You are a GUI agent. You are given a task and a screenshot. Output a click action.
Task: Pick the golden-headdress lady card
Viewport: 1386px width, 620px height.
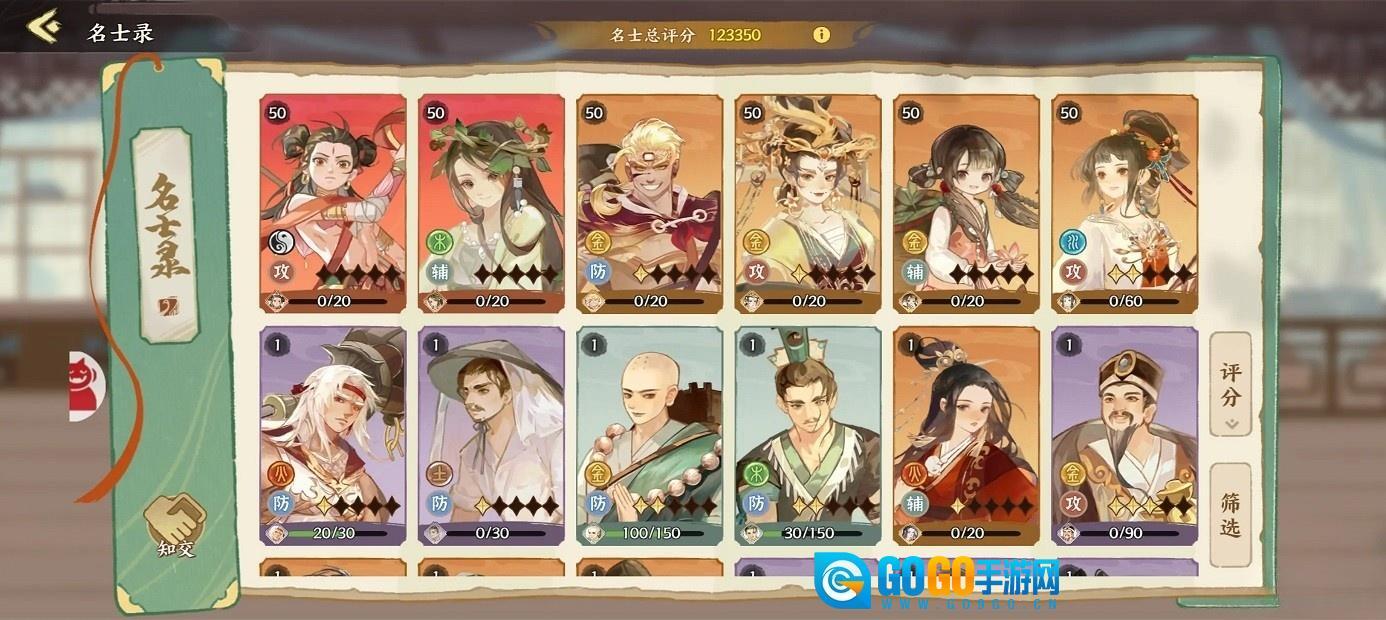(x=808, y=204)
